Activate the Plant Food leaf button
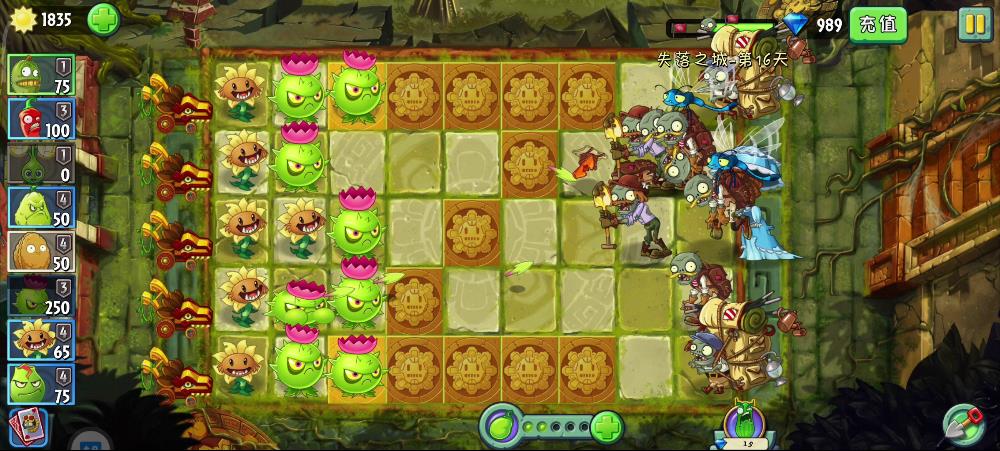 [x=498, y=427]
